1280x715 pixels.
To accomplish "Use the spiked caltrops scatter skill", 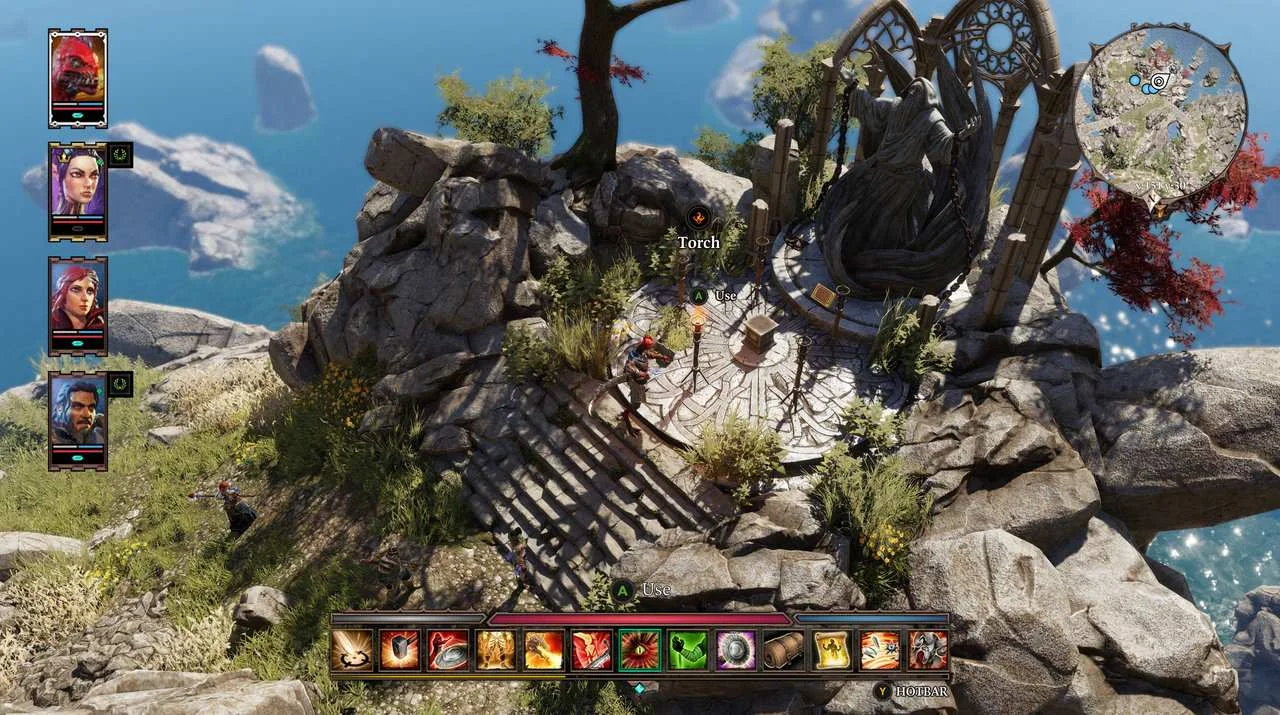I will coord(880,650).
